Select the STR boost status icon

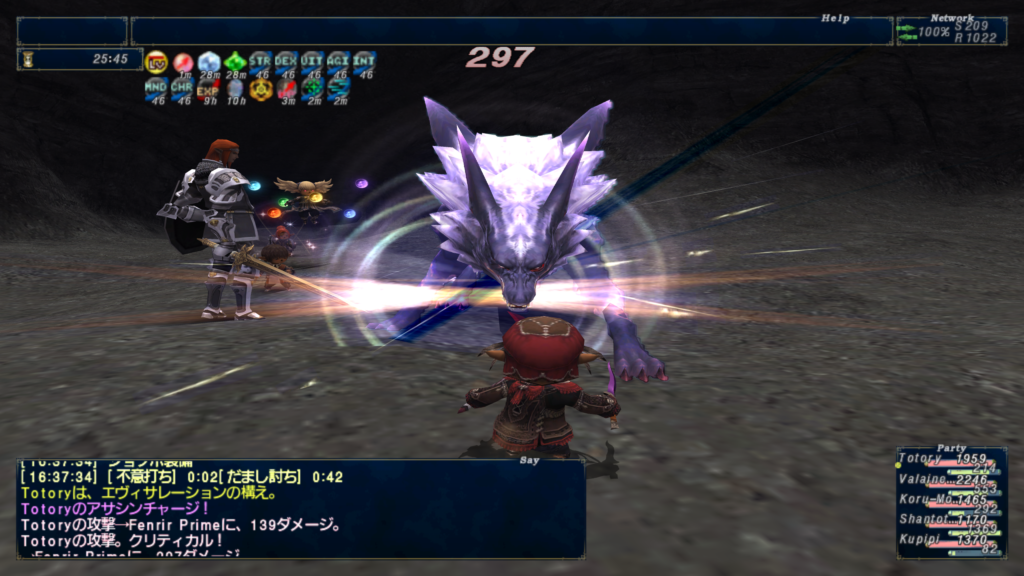(x=260, y=62)
